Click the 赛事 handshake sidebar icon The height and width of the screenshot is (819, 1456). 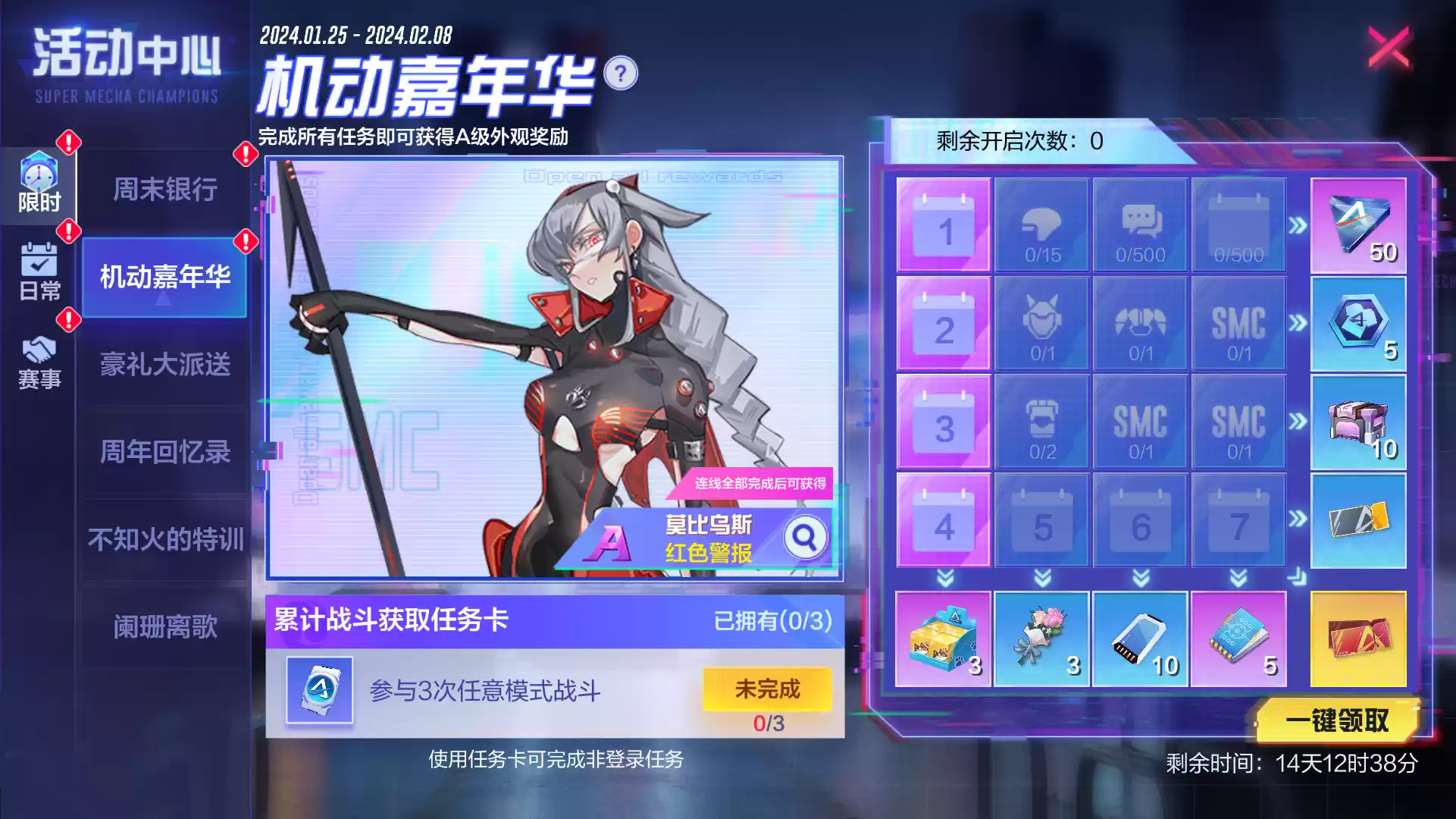click(40, 362)
